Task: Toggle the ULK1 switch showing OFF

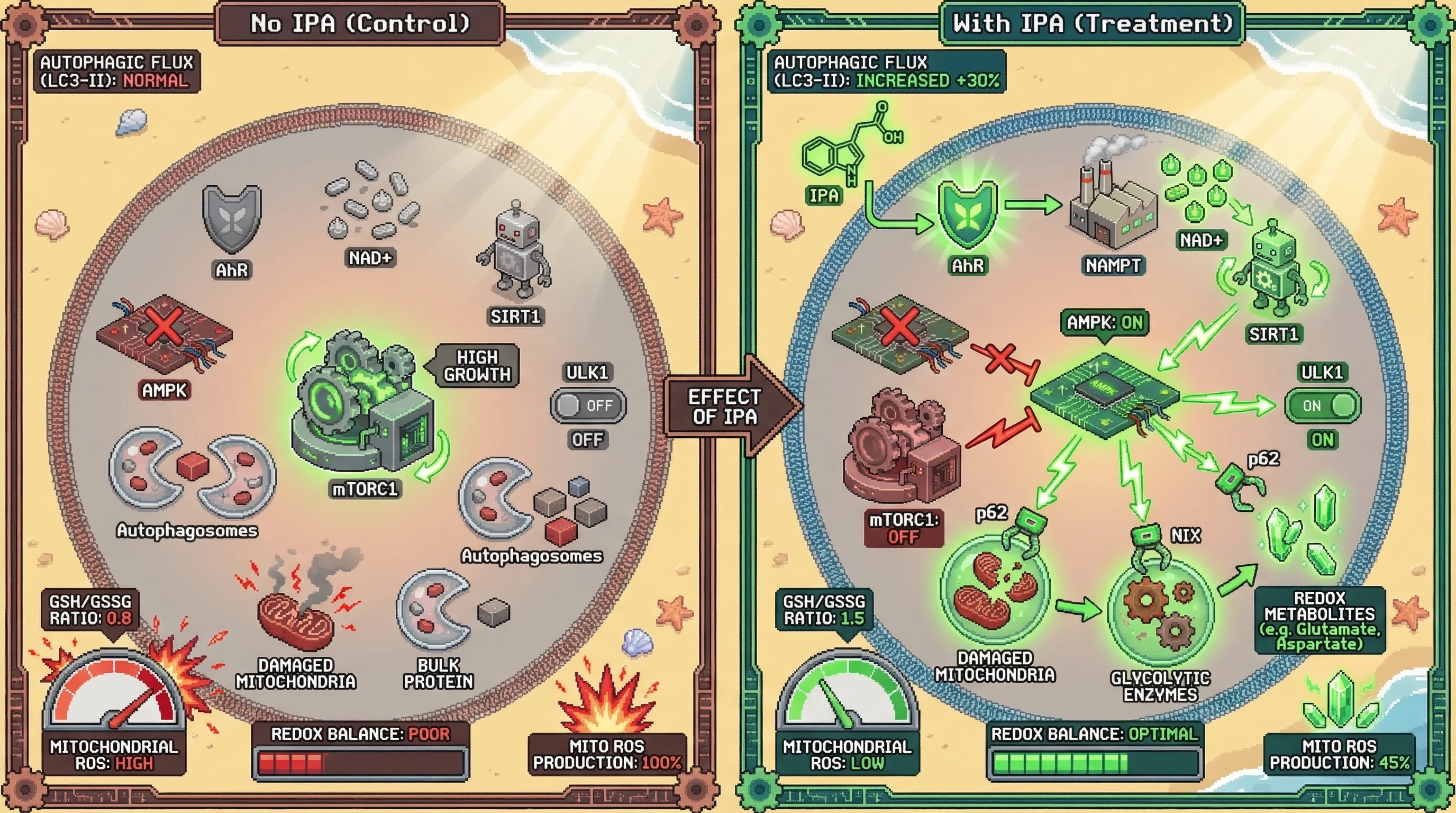Action: [x=588, y=405]
